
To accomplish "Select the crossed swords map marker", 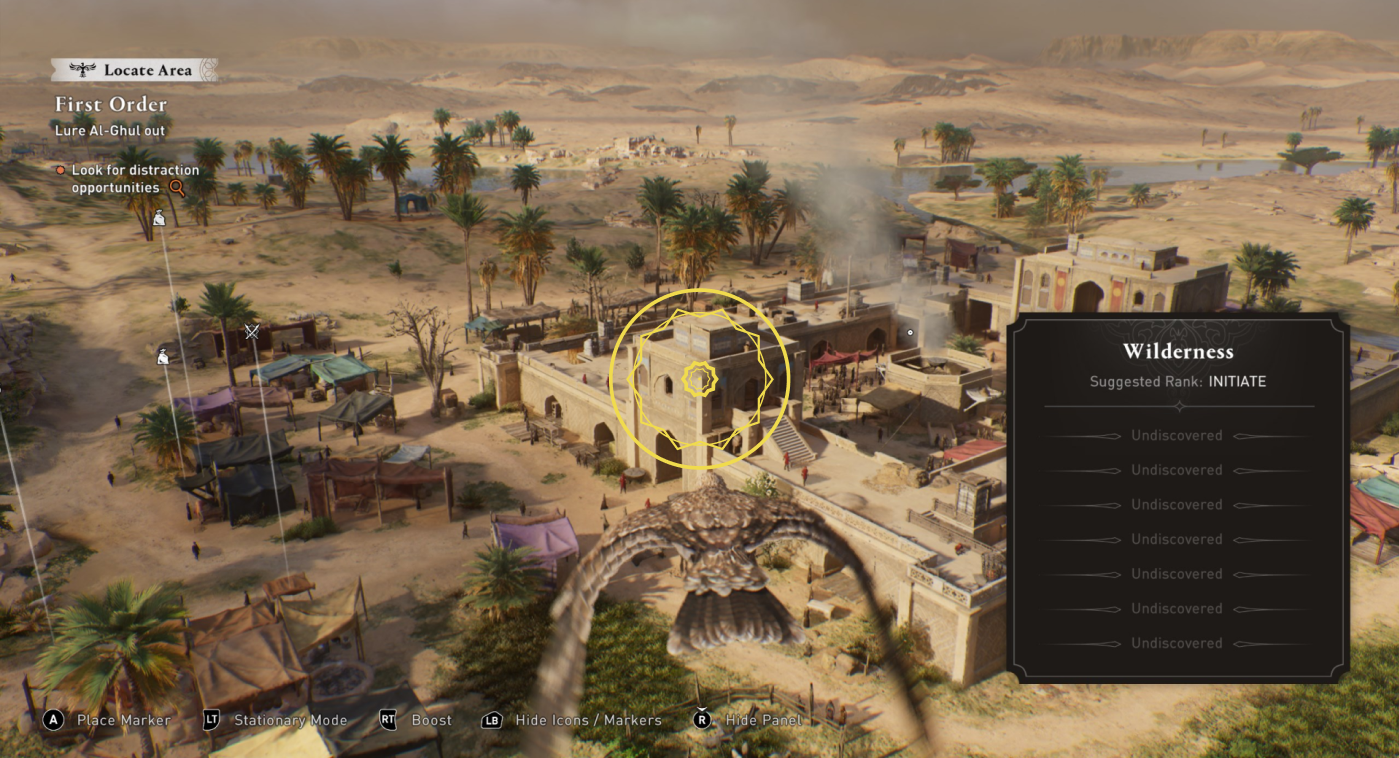I will 252,332.
